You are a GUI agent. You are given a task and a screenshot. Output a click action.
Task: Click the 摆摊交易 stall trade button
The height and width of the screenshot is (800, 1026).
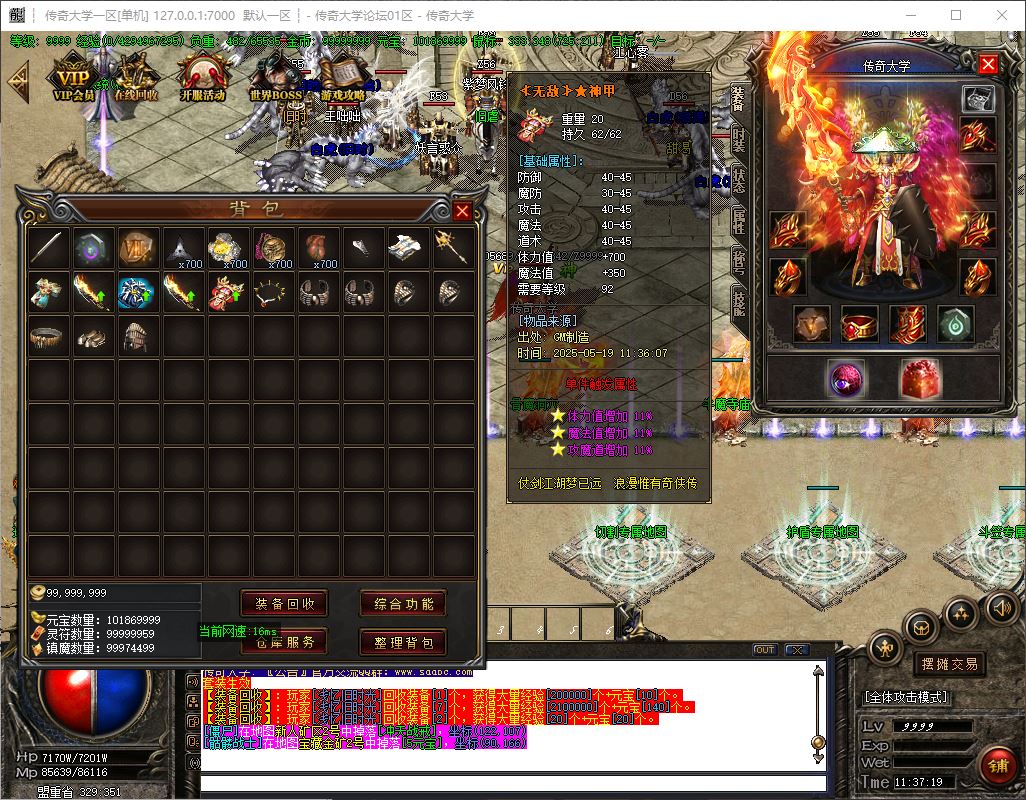(947, 663)
